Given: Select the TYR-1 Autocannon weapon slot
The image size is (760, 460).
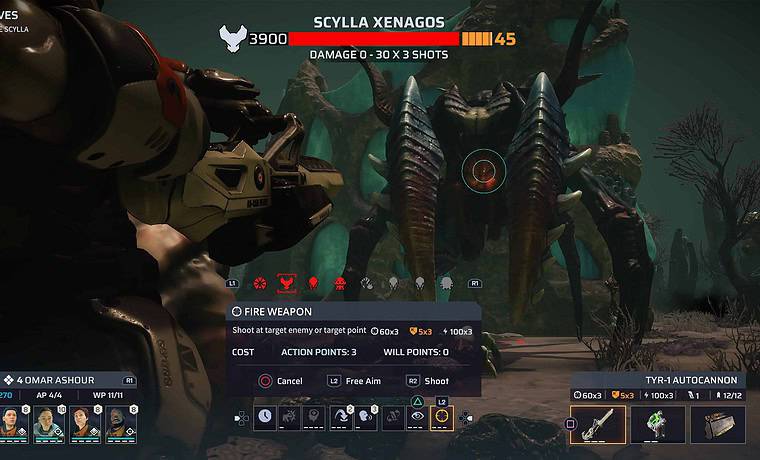Looking at the screenshot, I should coord(598,424).
